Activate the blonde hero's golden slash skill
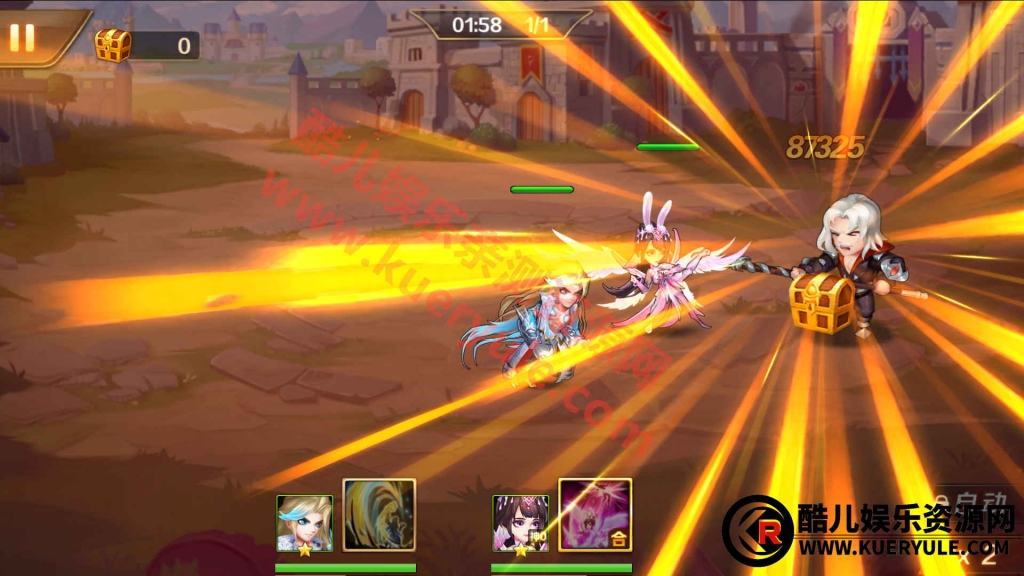This screenshot has height=576, width=1024. [x=379, y=515]
